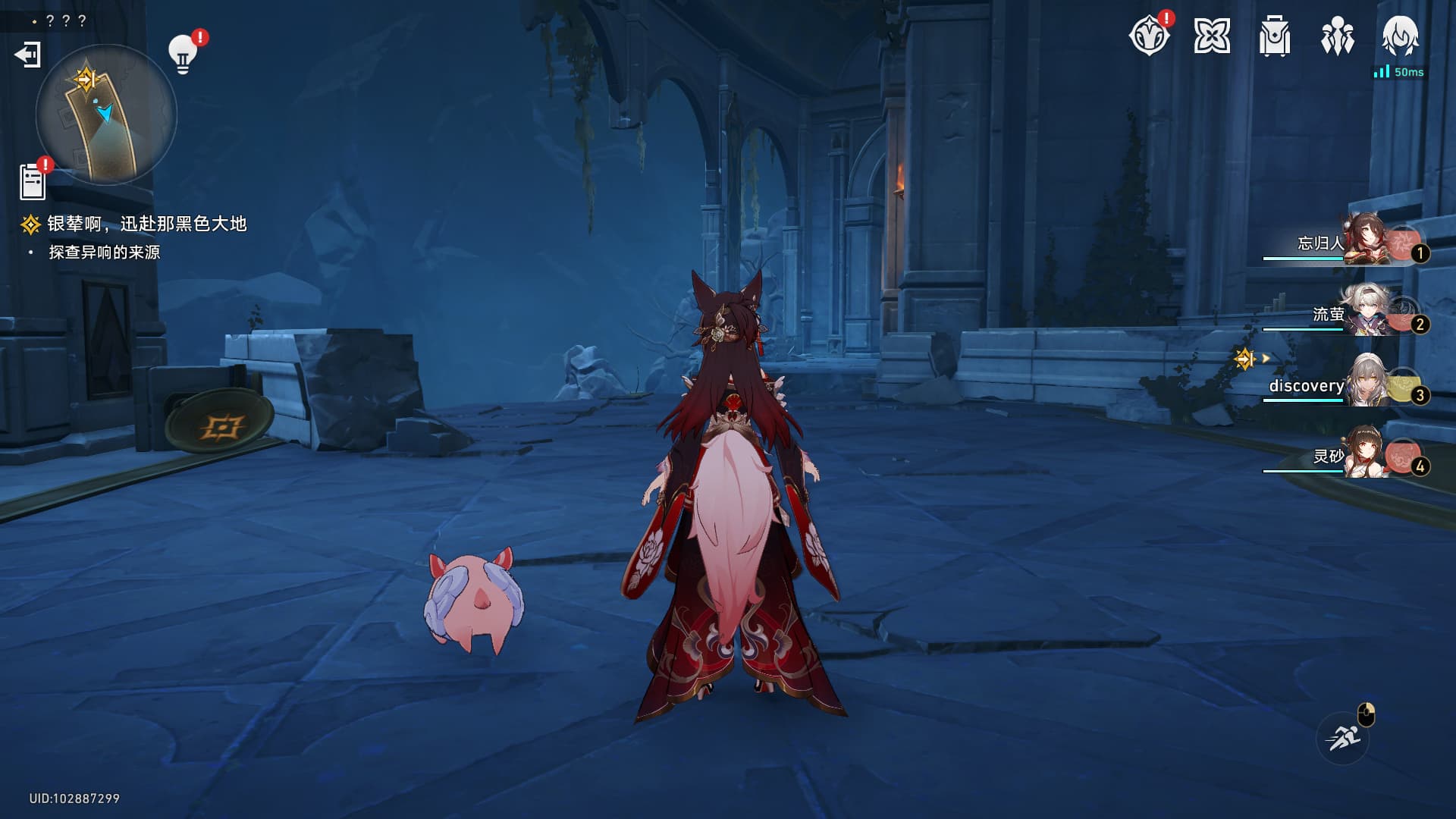Switch to party member 忘归人

(1365, 243)
